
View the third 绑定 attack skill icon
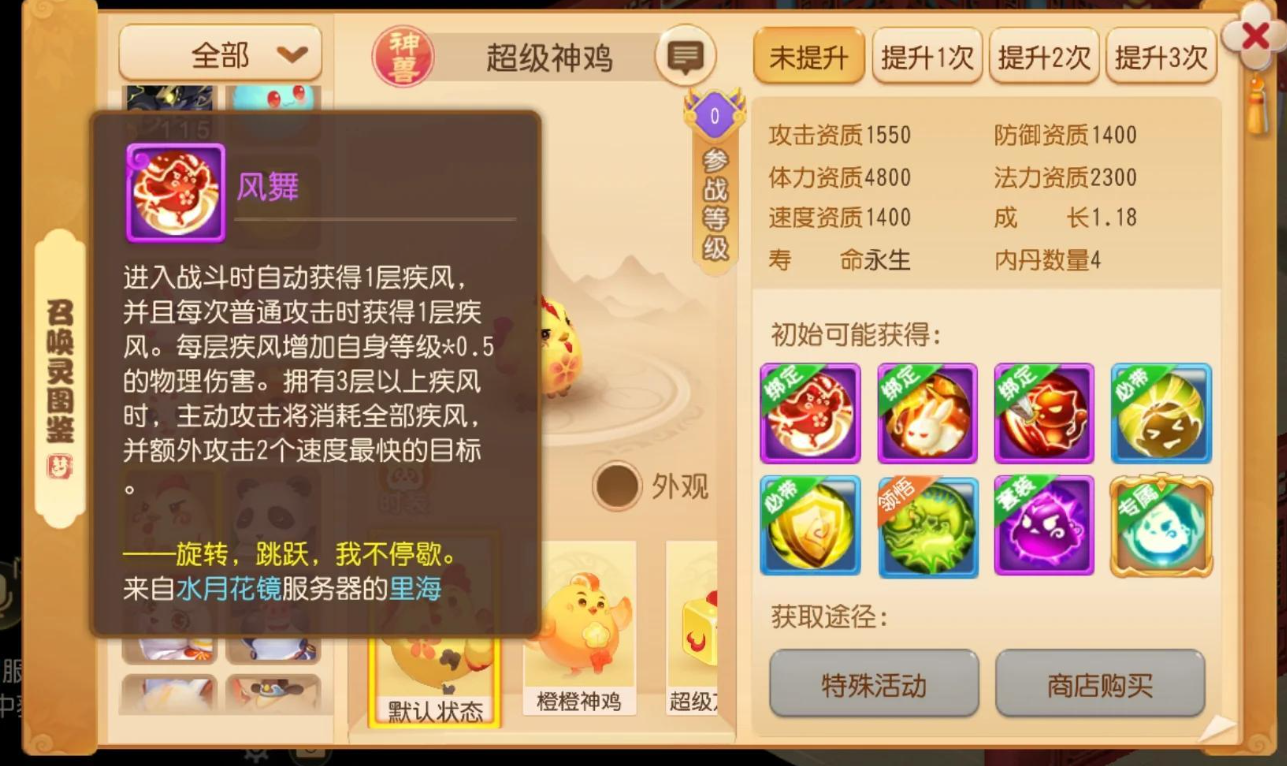(x=1044, y=413)
